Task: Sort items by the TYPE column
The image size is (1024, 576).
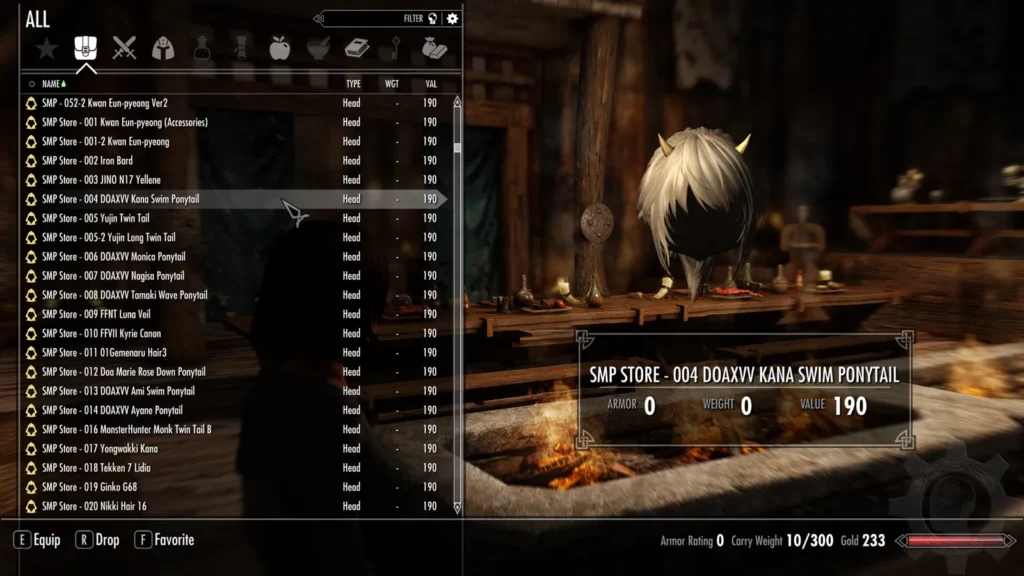Action: (353, 84)
